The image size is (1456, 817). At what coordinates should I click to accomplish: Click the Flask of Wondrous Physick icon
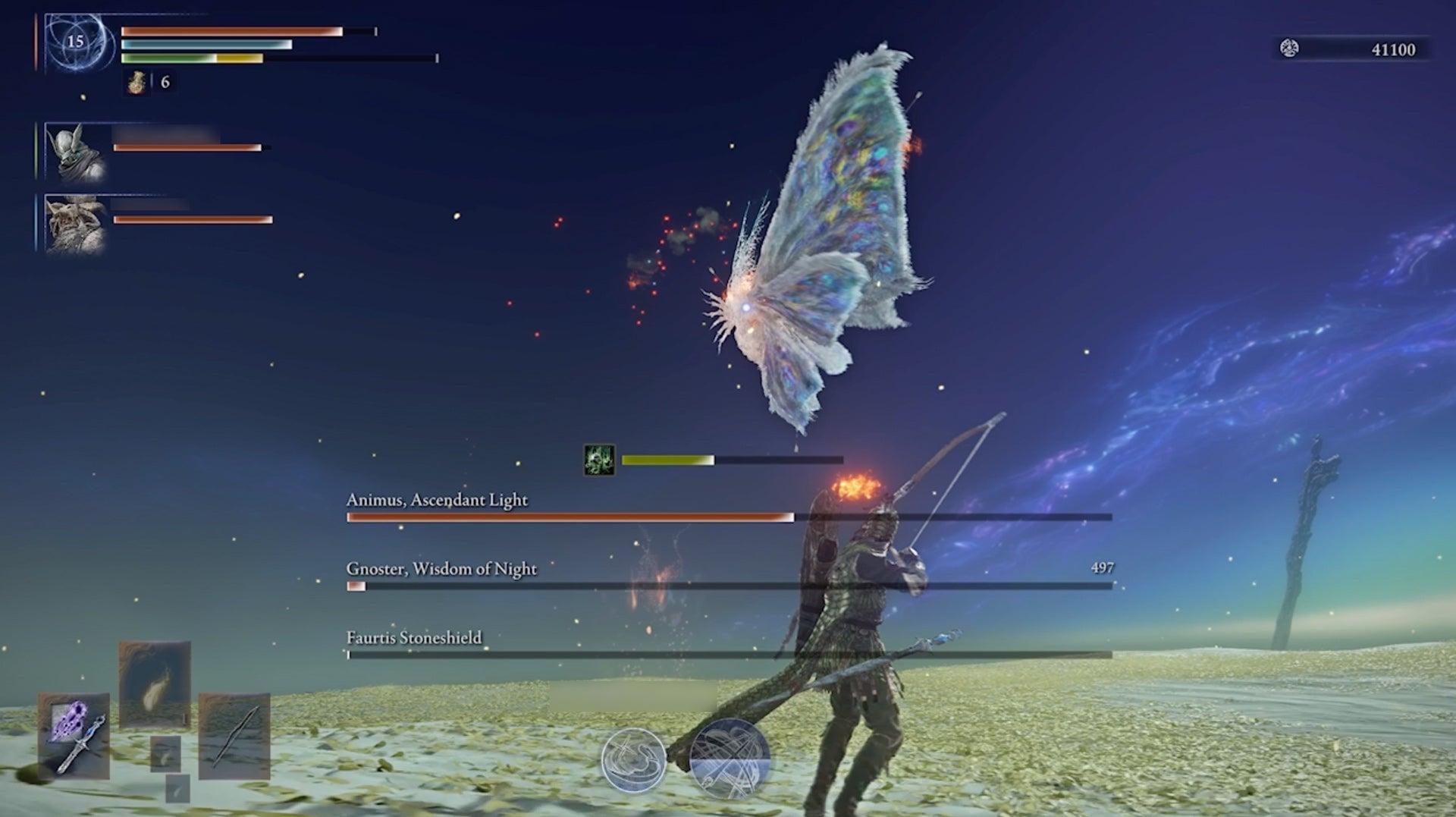click(136, 83)
